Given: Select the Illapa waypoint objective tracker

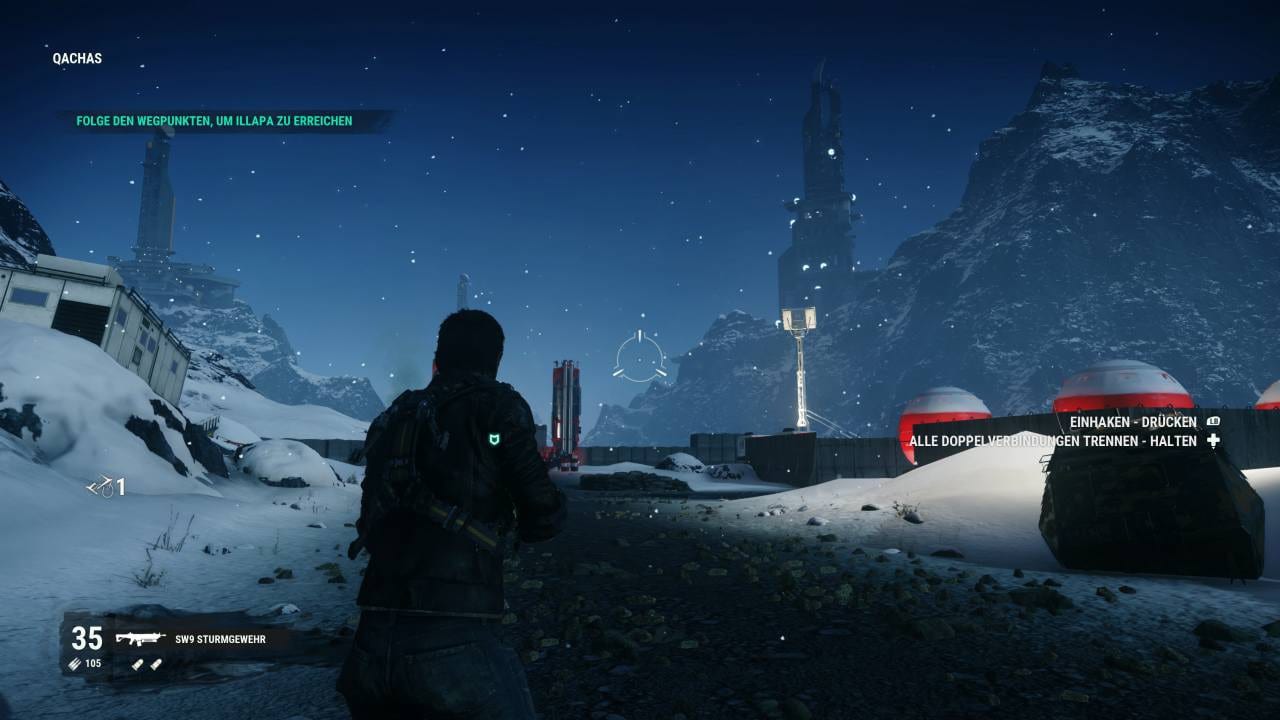Looking at the screenshot, I should [x=214, y=122].
